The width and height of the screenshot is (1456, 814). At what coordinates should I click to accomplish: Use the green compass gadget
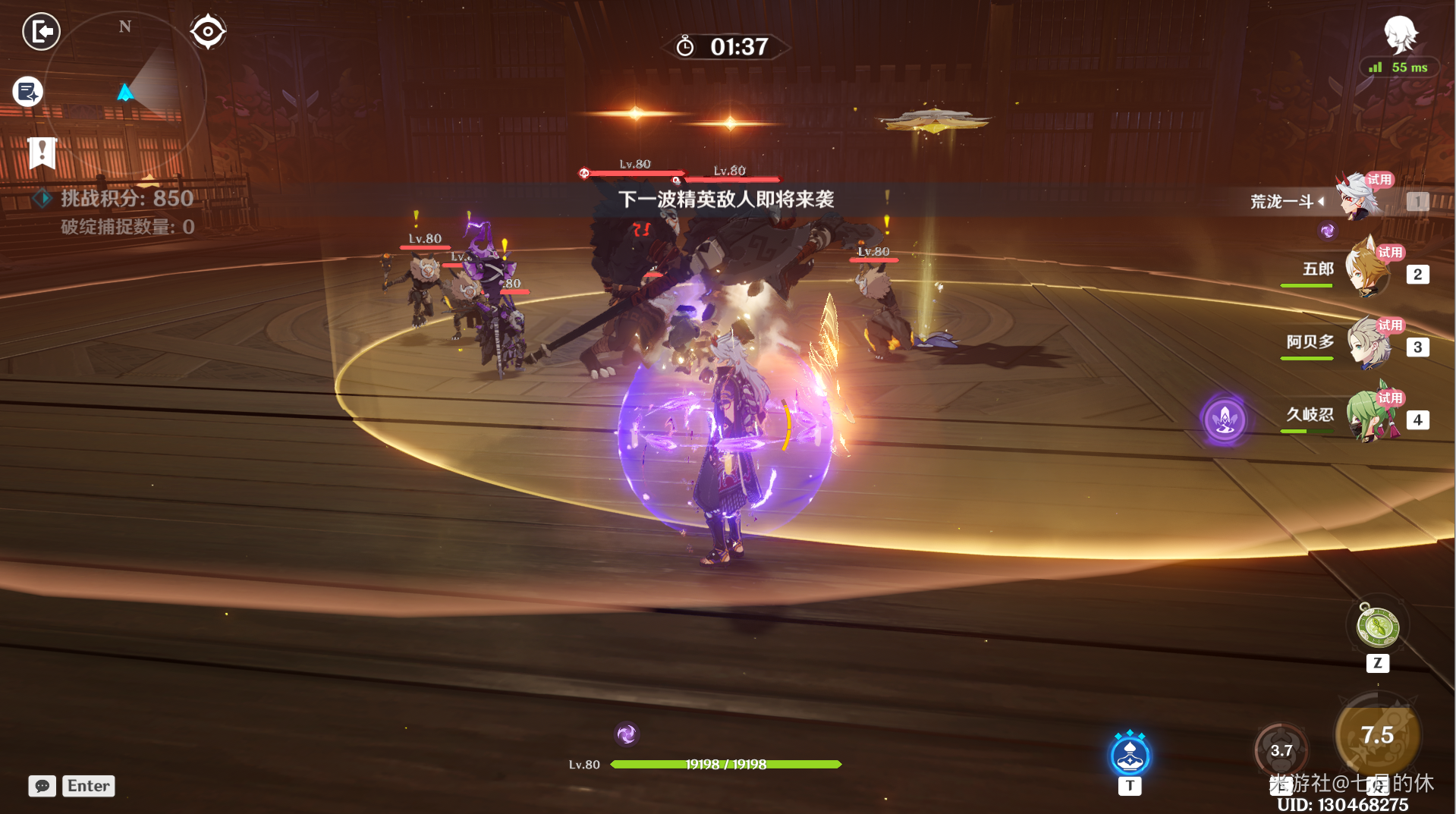(1378, 627)
